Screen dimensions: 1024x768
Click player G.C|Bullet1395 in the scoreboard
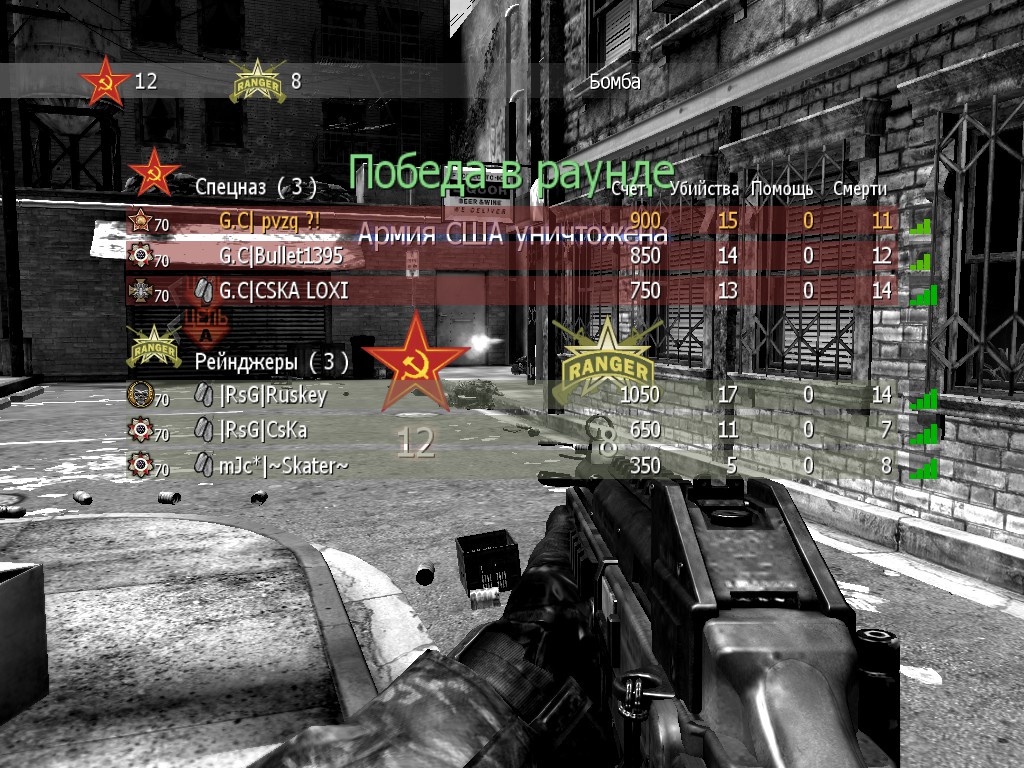pyautogui.click(x=281, y=256)
